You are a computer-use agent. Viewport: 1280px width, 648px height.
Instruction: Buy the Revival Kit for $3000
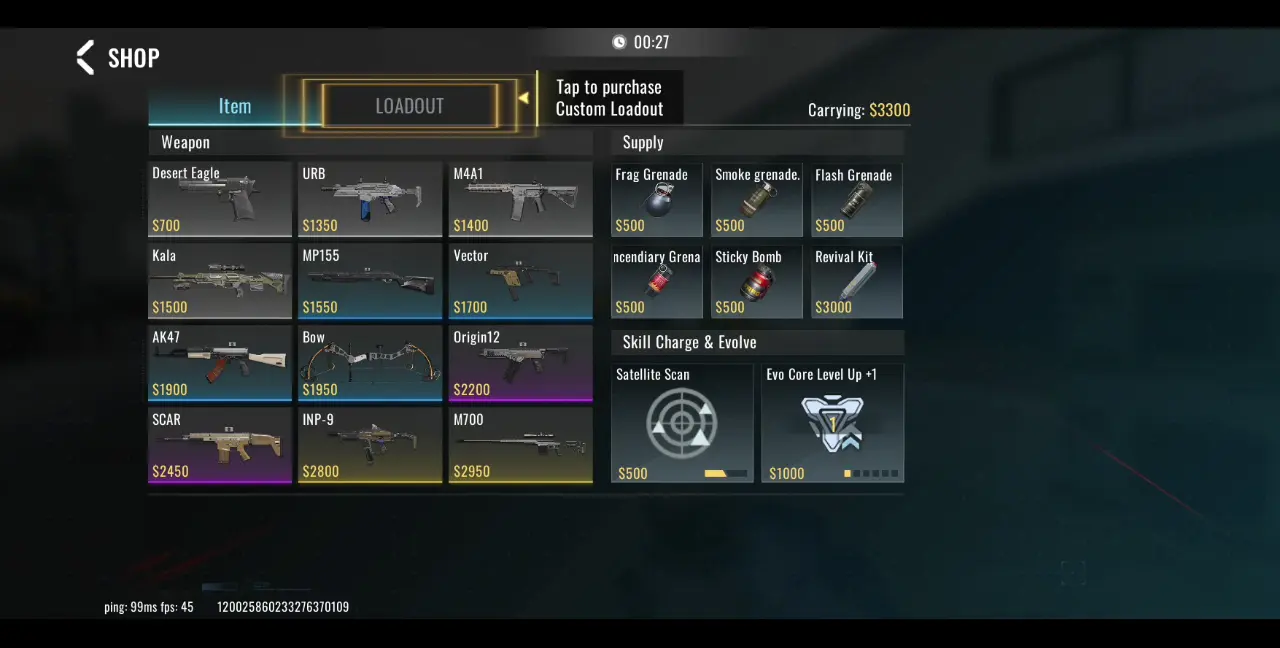coord(857,282)
